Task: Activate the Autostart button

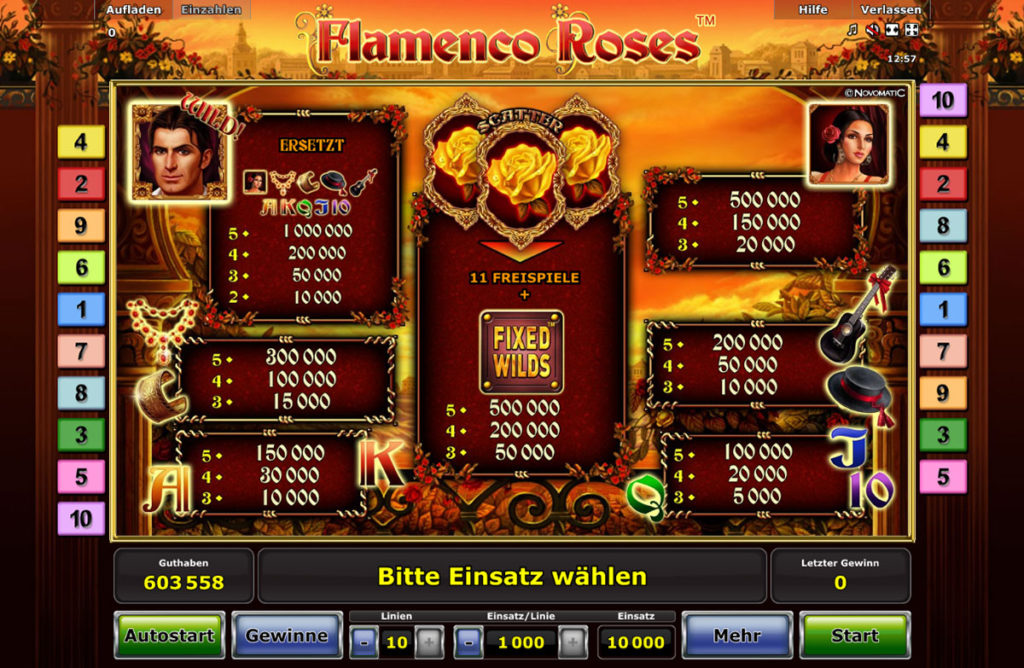Action: [169, 635]
